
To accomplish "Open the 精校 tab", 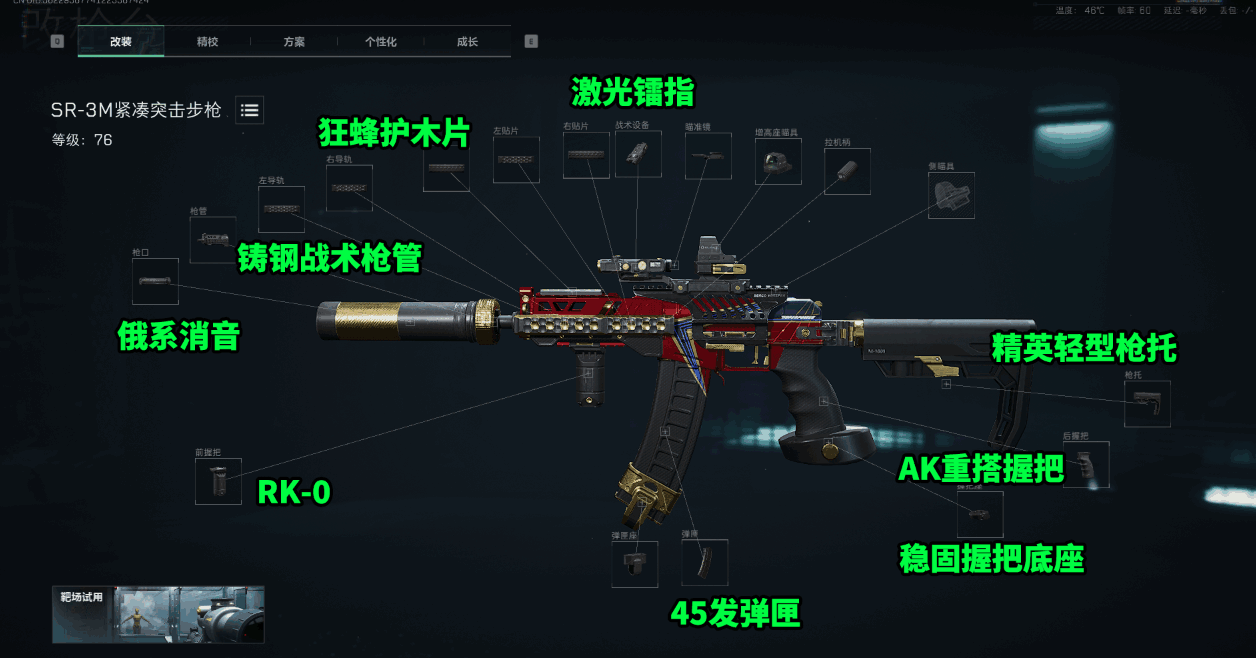I will pos(207,42).
